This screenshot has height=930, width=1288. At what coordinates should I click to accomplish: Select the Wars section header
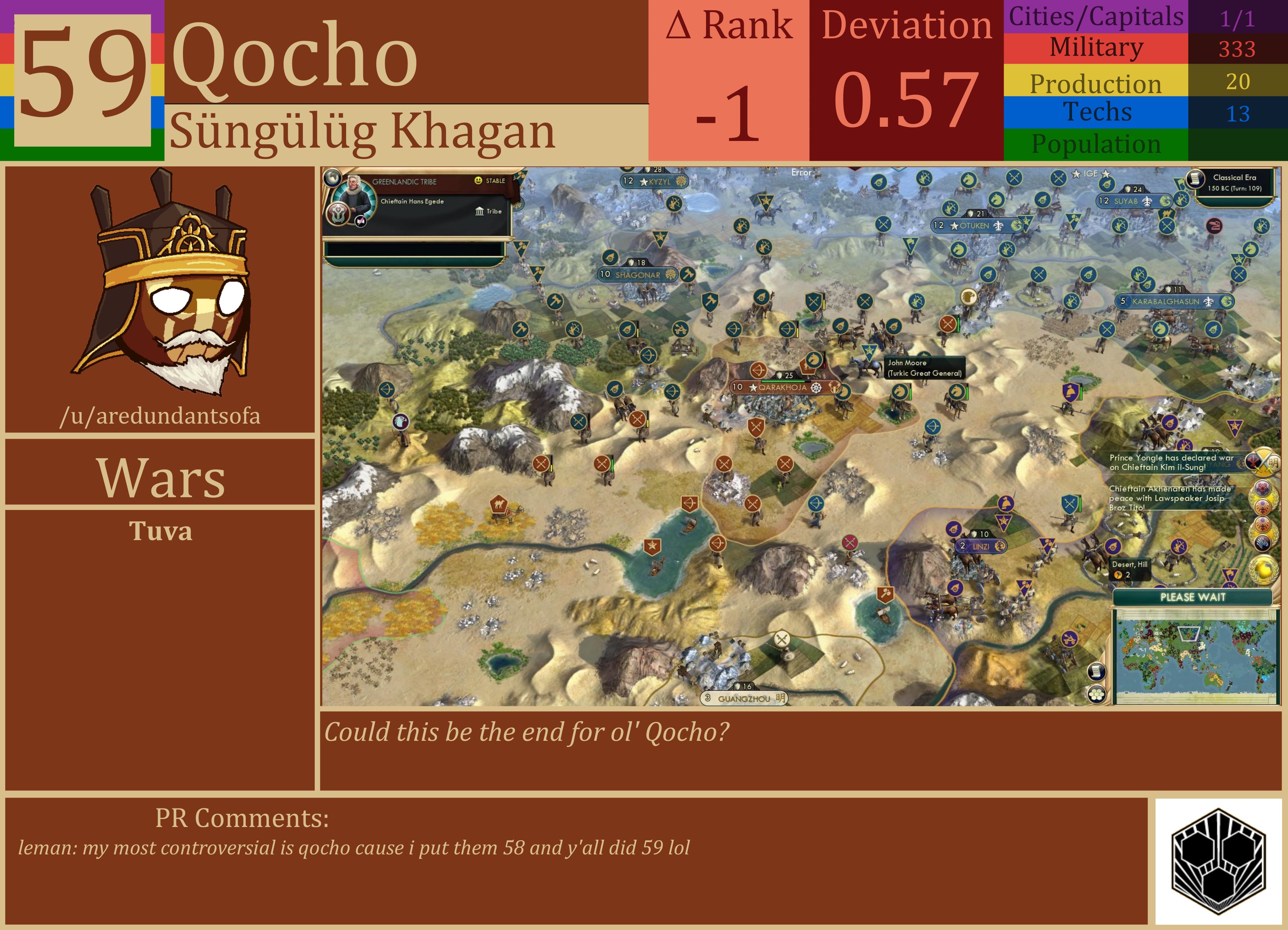[x=160, y=480]
